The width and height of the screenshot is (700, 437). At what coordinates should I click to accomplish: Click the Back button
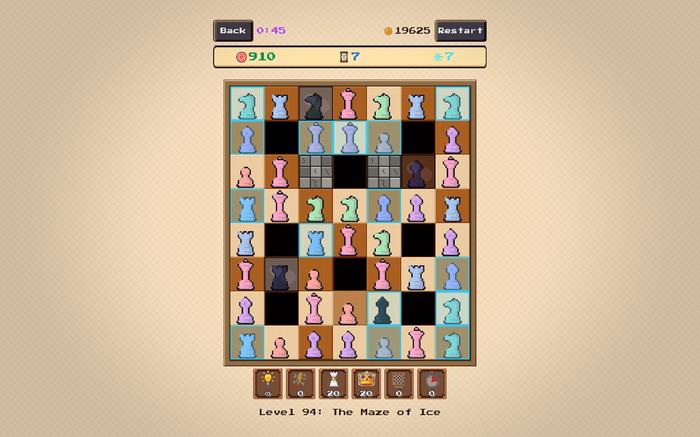pos(232,31)
